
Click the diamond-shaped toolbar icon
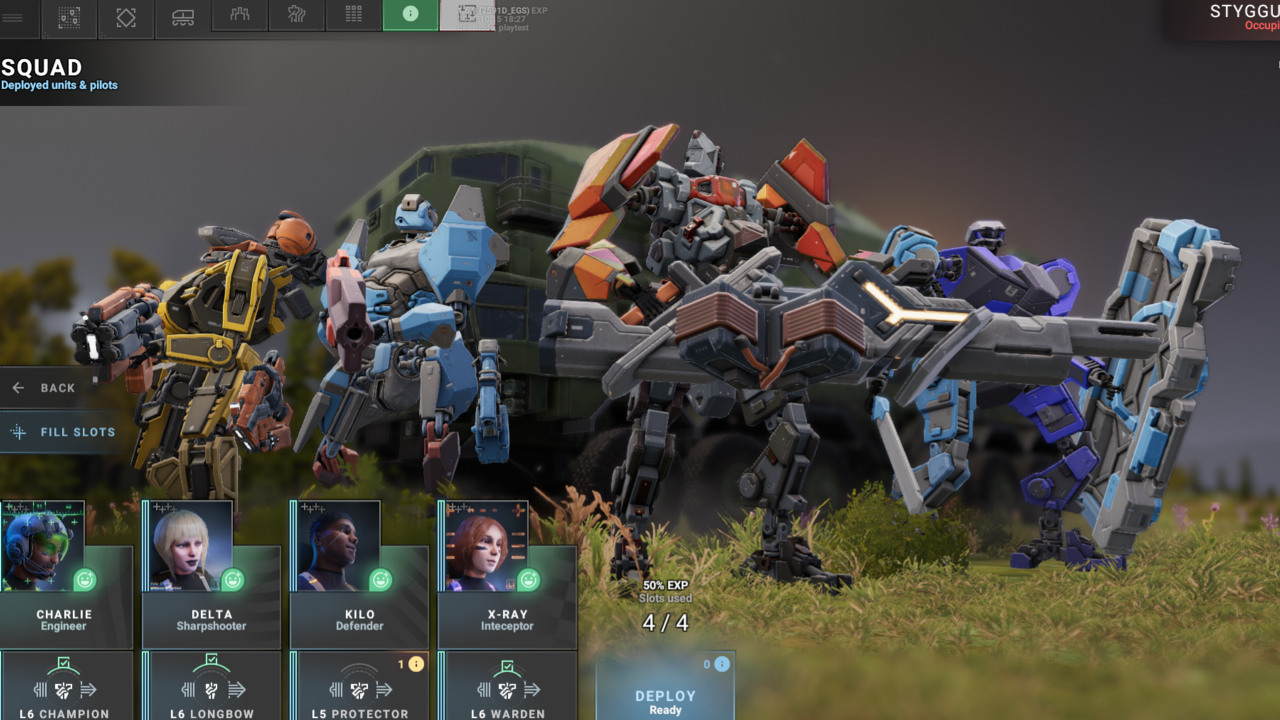124,17
